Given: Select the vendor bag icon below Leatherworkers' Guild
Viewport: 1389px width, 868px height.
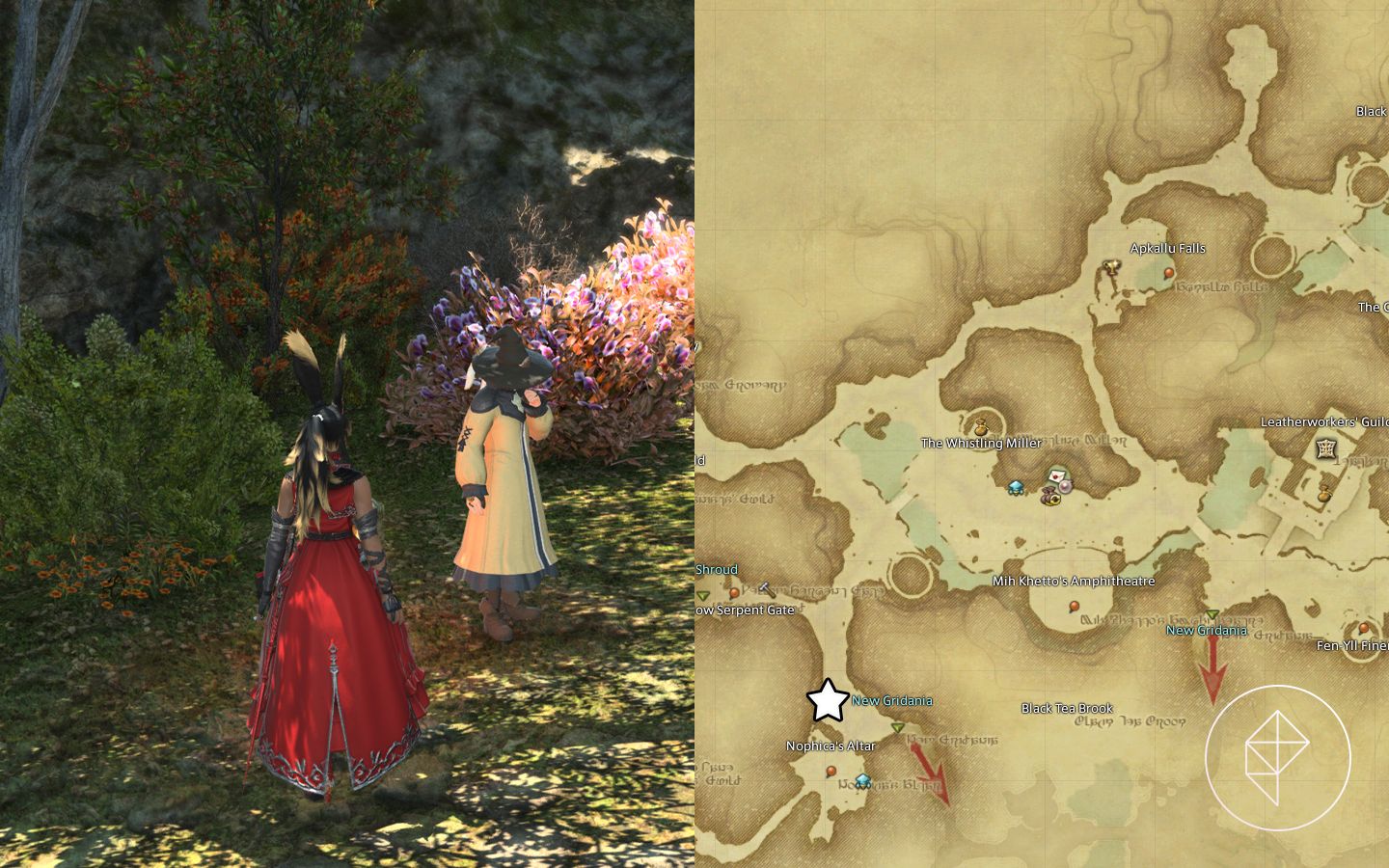Looking at the screenshot, I should [x=1324, y=495].
